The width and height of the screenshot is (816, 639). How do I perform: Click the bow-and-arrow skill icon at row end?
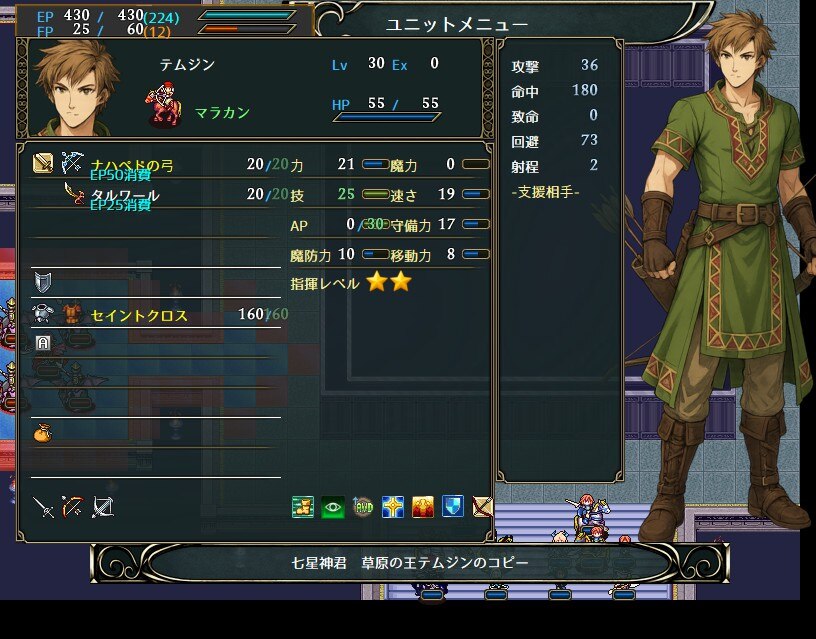pos(483,507)
